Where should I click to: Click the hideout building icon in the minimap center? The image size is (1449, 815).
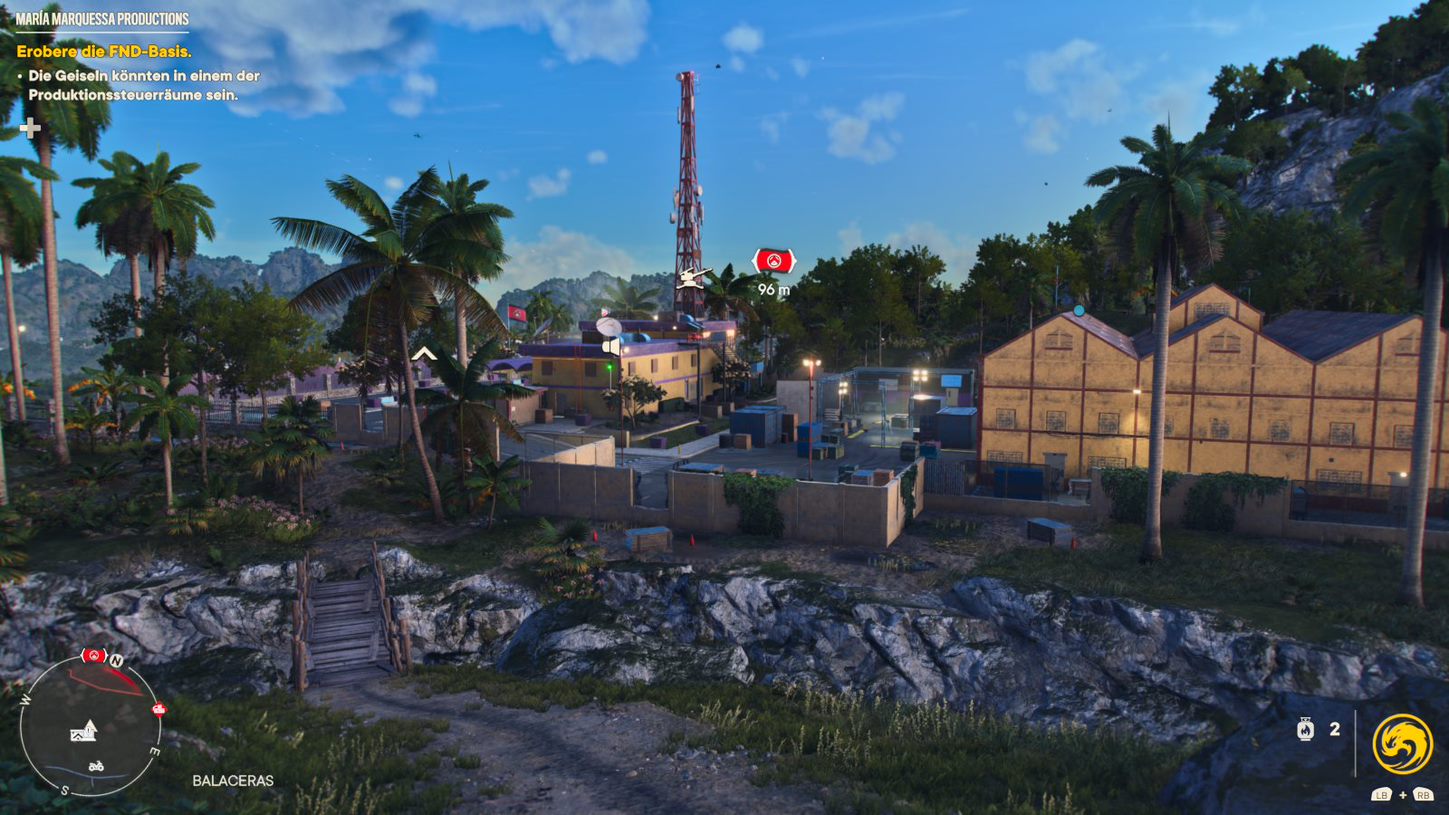point(83,733)
